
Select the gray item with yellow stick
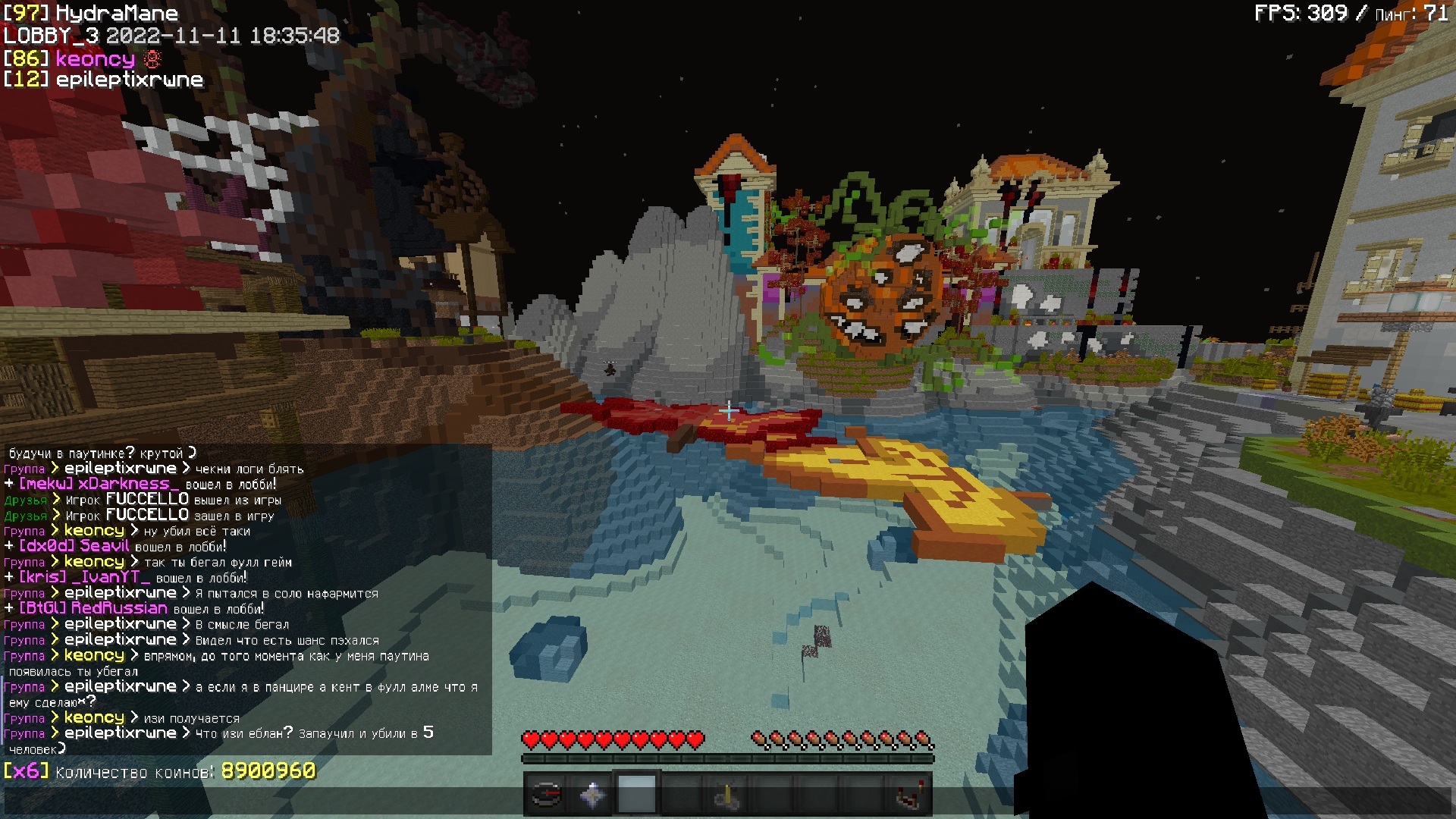click(x=727, y=795)
